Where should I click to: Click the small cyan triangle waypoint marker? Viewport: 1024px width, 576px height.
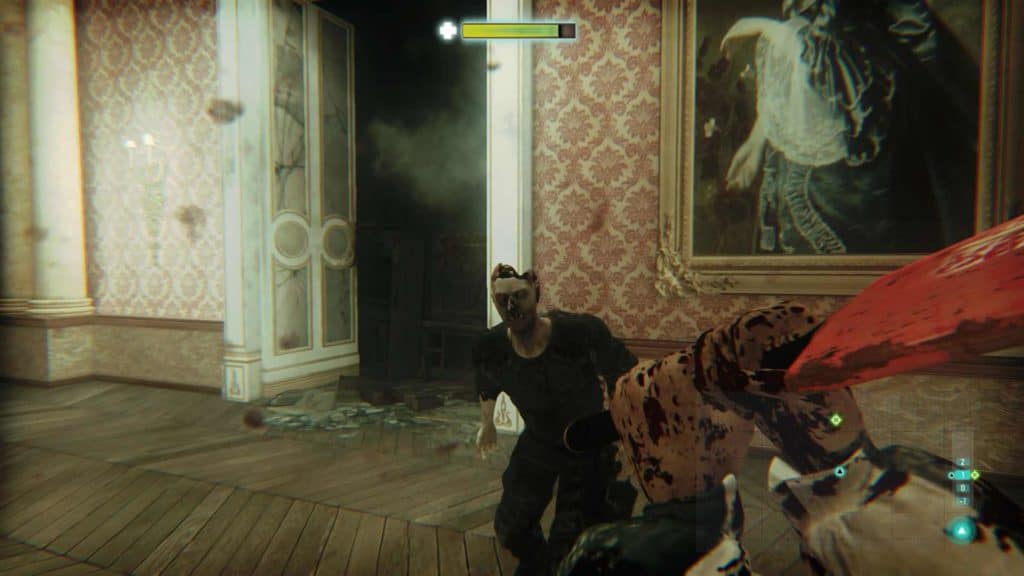pyautogui.click(x=840, y=471)
